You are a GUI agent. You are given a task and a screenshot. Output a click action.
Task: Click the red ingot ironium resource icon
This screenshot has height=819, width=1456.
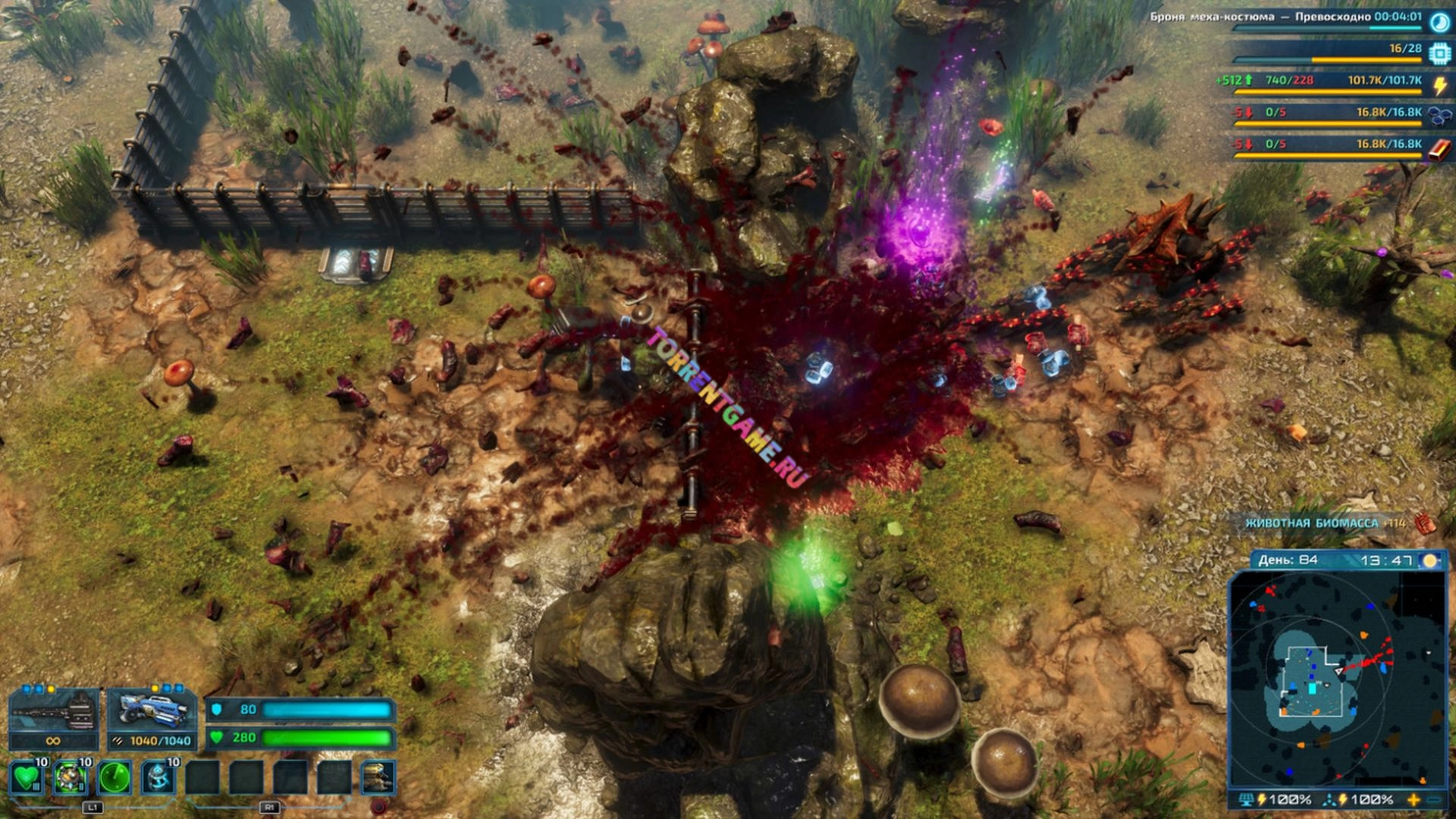click(1439, 149)
